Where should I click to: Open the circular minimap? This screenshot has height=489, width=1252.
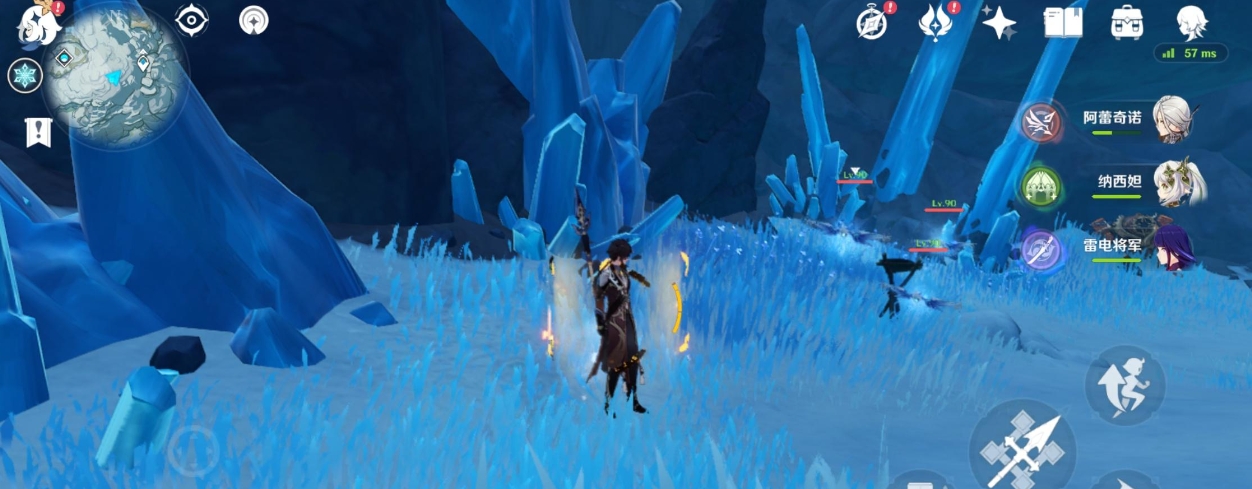tap(114, 76)
